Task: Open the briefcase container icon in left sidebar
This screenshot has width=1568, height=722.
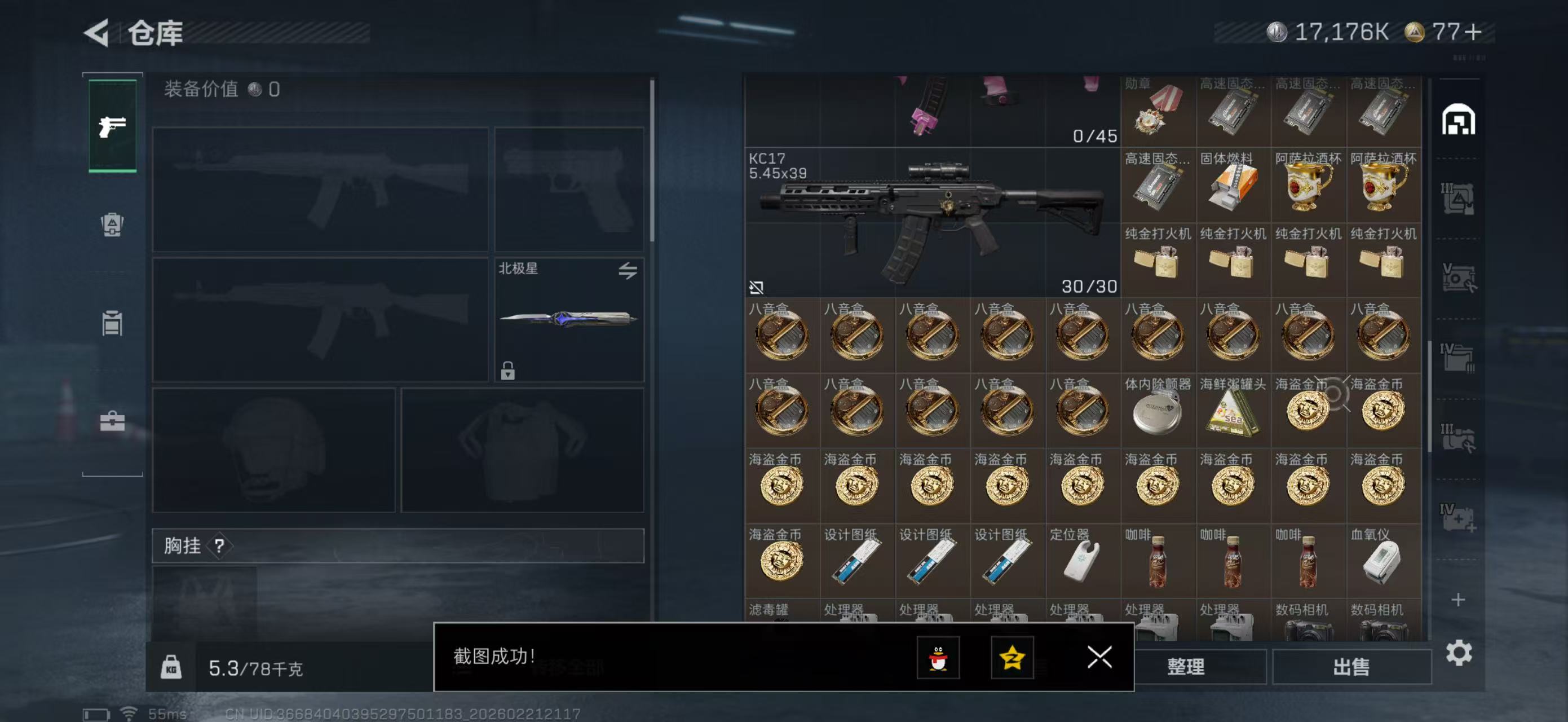Action: [x=112, y=421]
